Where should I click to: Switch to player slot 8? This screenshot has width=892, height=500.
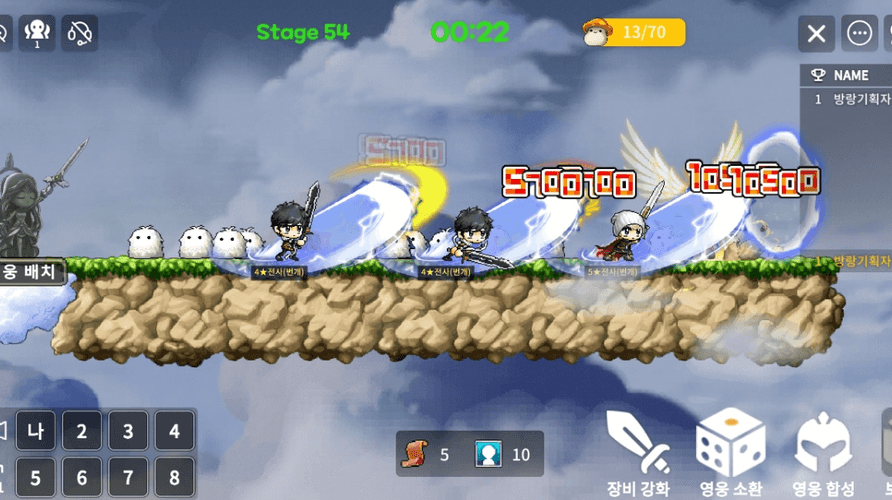[x=174, y=477]
